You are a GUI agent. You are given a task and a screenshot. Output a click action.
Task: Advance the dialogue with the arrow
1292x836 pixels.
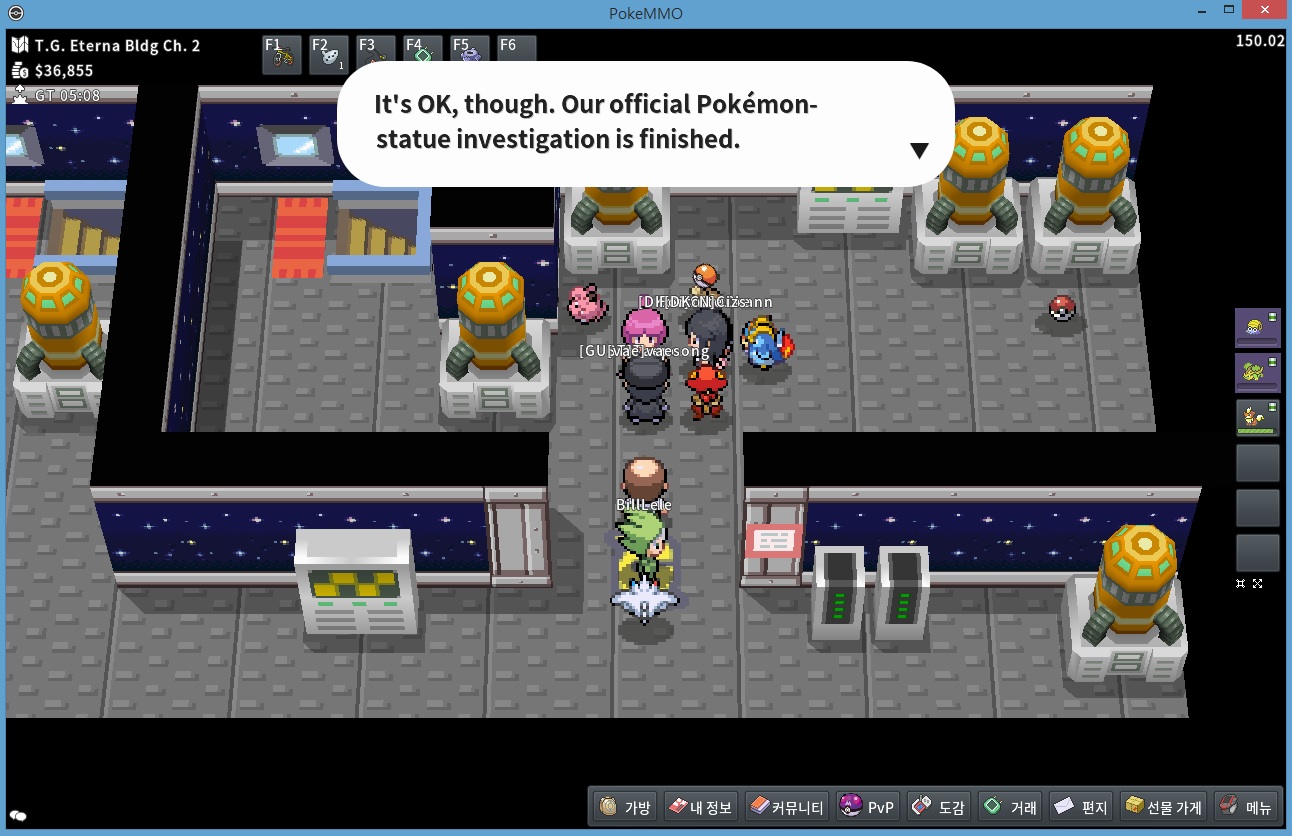[919, 150]
